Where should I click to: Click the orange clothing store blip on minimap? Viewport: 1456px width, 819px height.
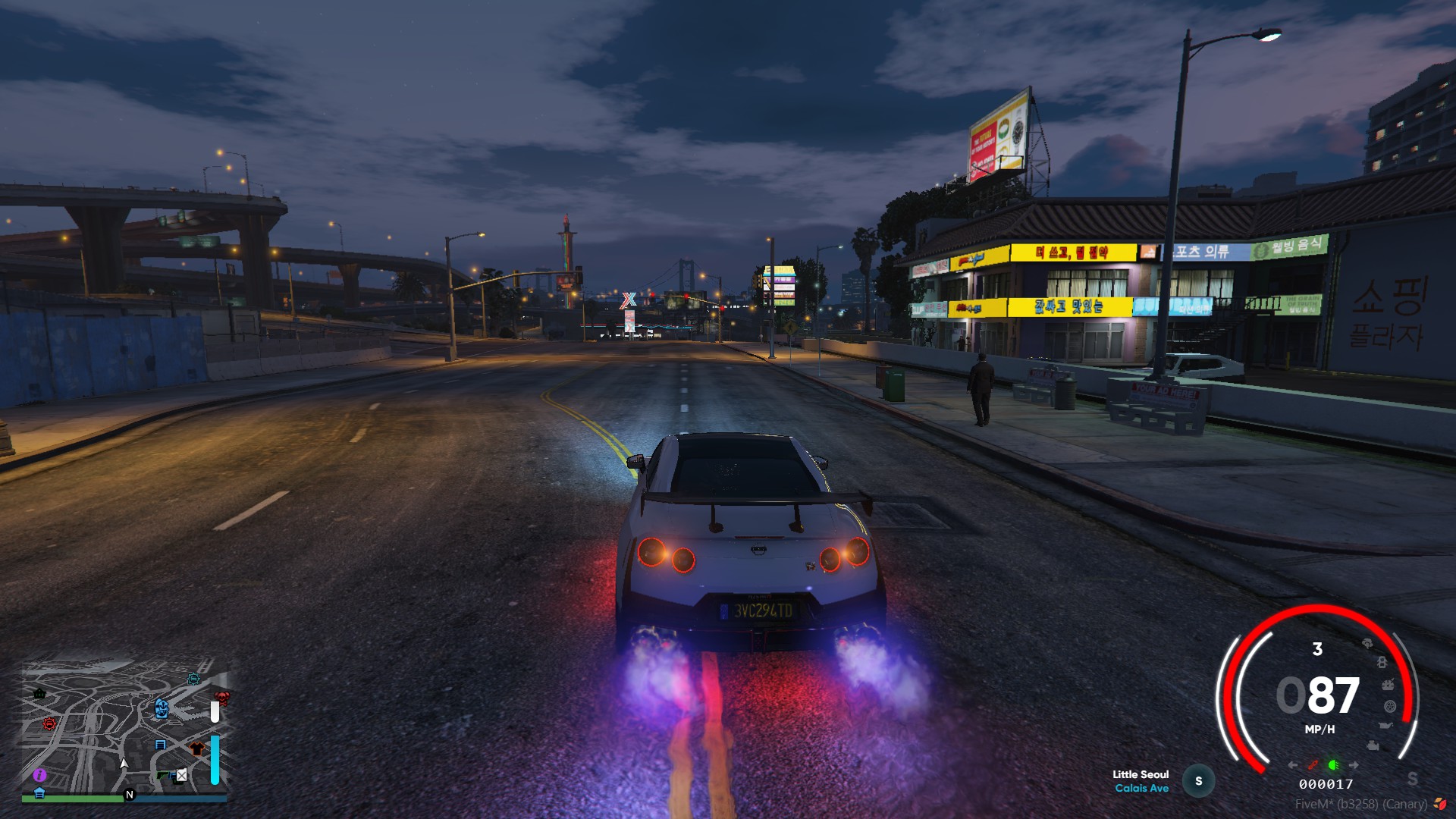196,748
